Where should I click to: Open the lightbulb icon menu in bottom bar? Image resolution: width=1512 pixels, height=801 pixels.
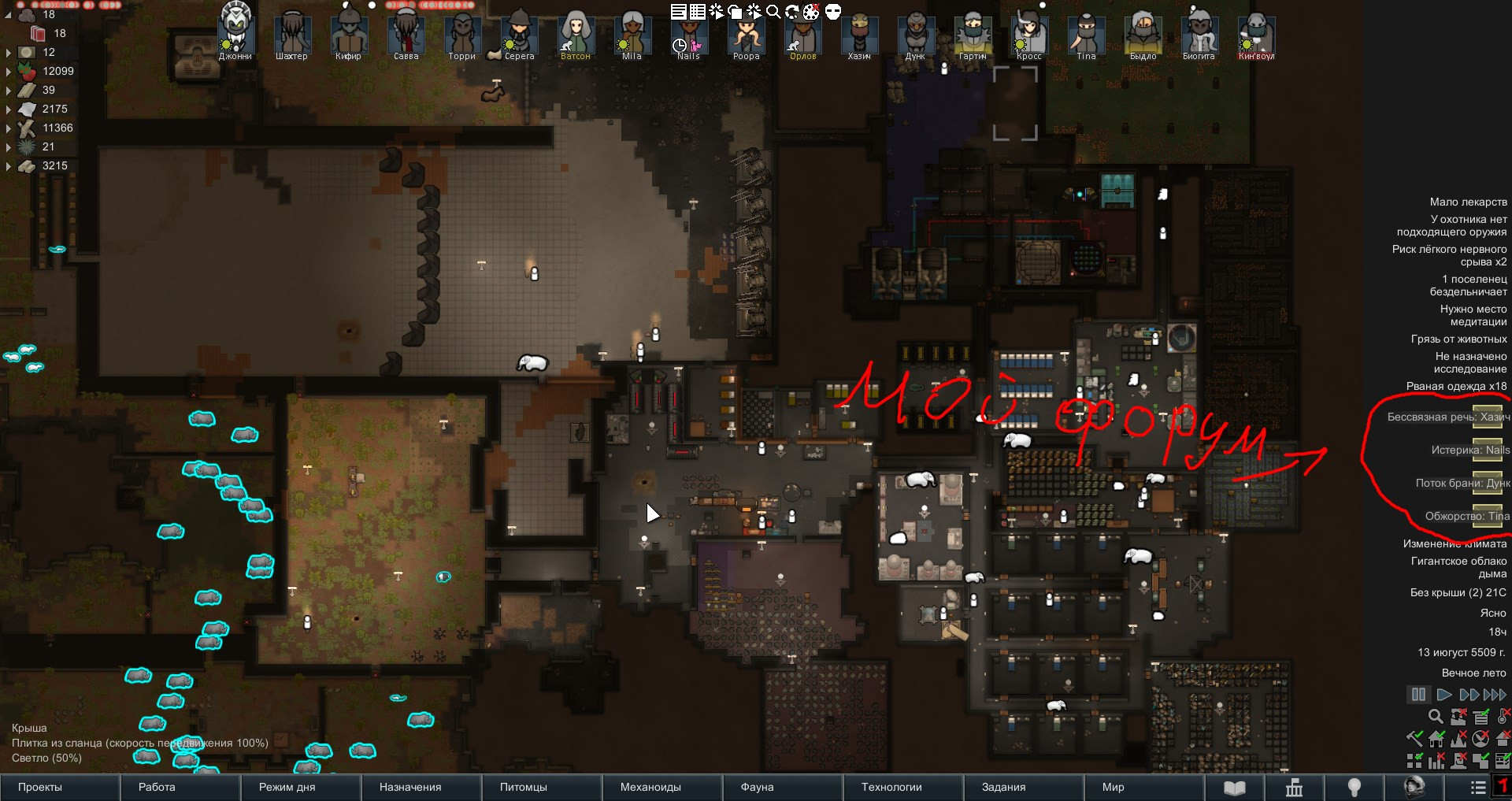(1354, 787)
